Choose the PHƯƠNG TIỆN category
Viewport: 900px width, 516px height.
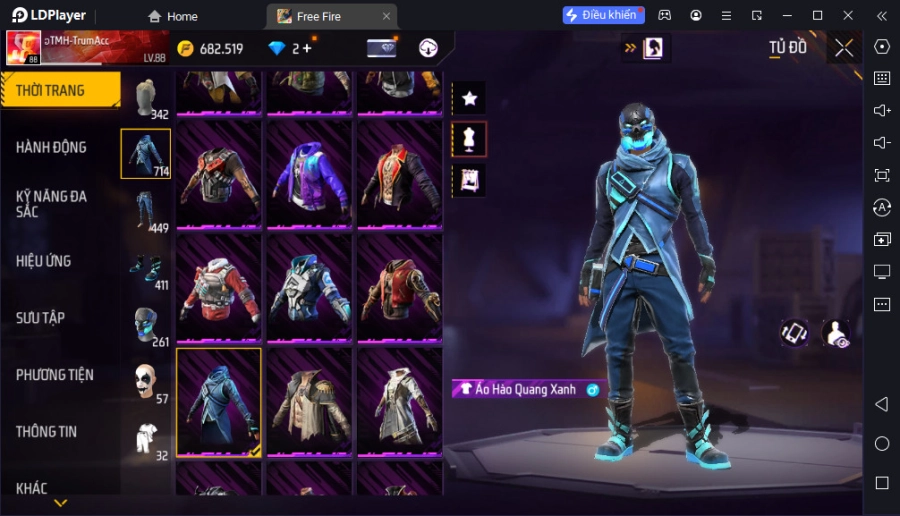[x=55, y=375]
